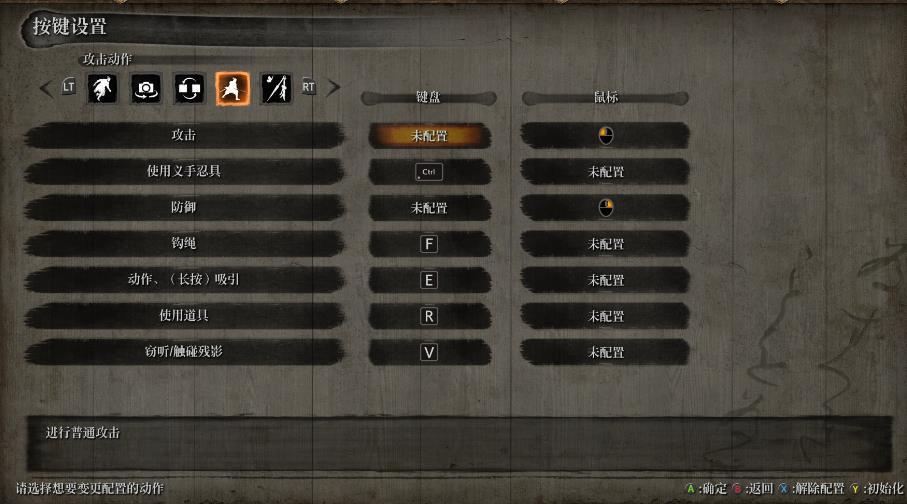
Task: Switch to the running figure movement tab
Action: [x=102, y=88]
